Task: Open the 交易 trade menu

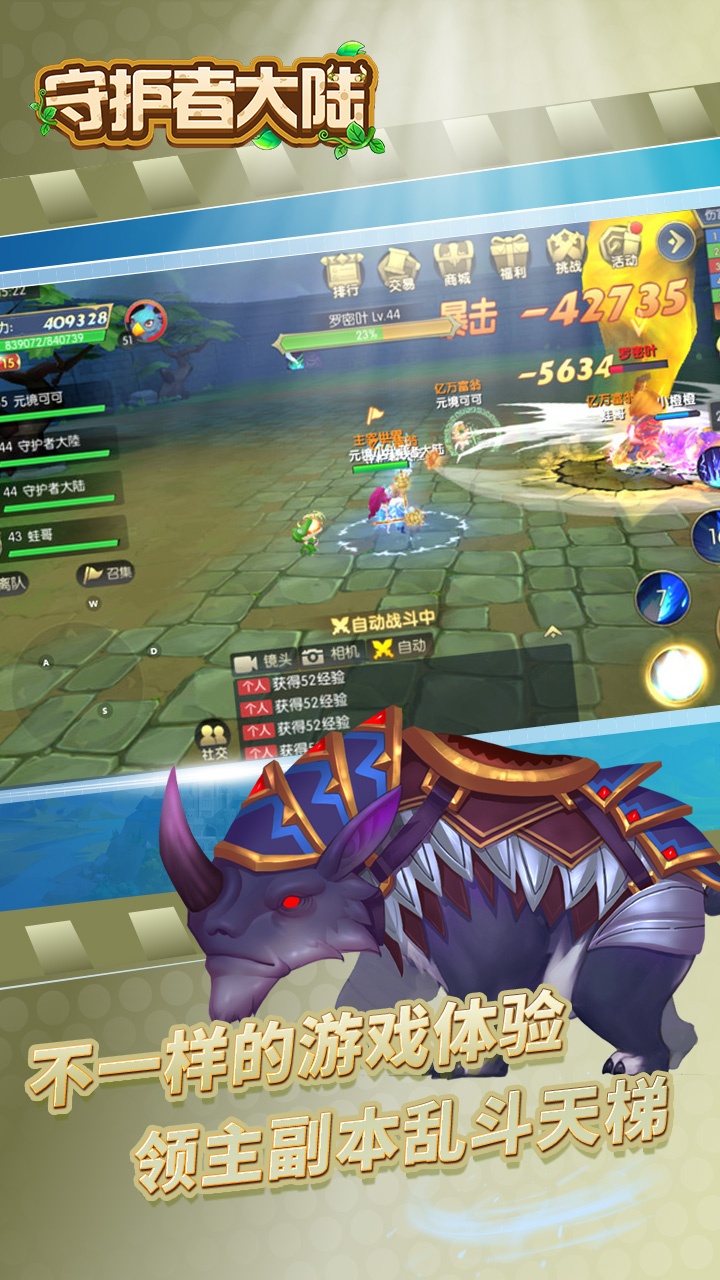Action: pyautogui.click(x=399, y=267)
